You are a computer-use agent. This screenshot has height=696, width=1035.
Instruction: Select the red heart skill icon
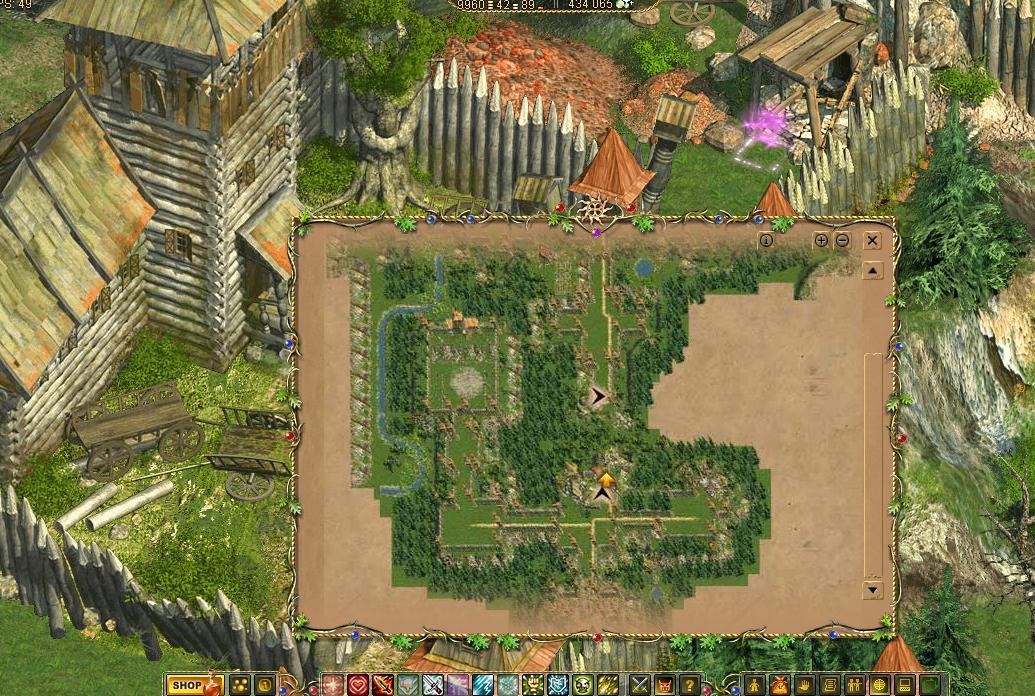point(358,685)
